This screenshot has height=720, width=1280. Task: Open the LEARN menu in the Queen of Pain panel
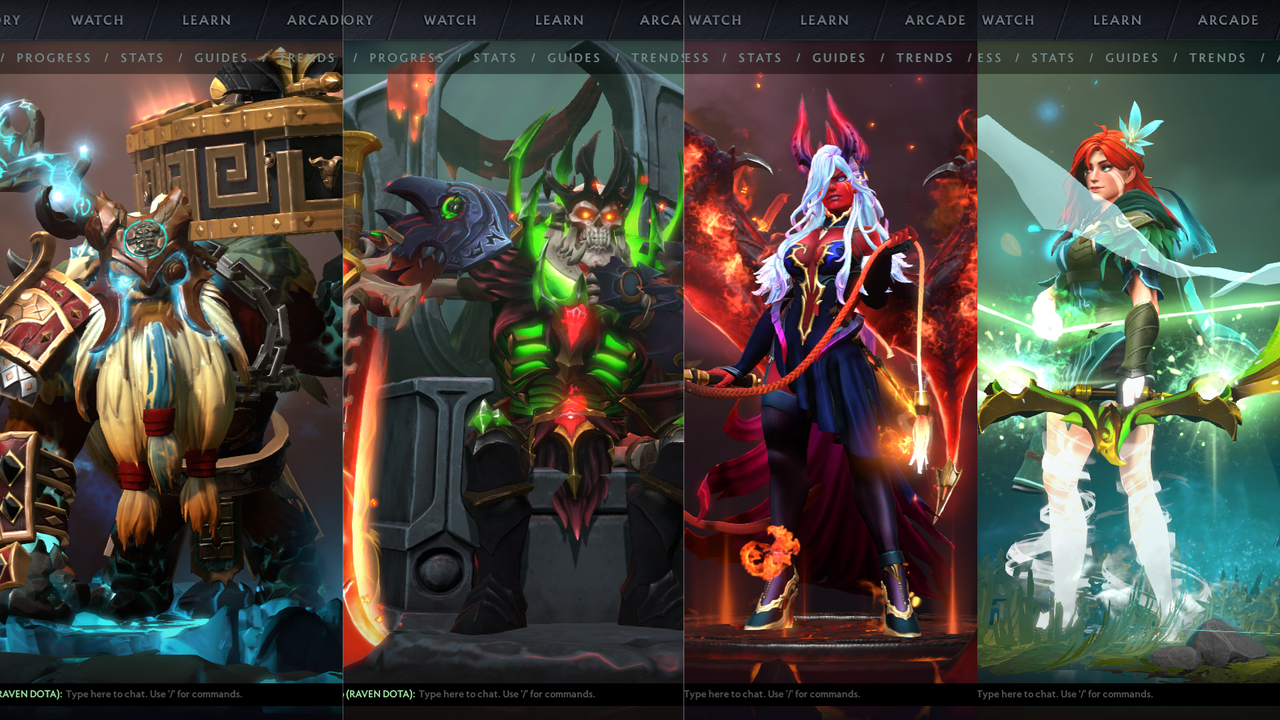point(824,20)
